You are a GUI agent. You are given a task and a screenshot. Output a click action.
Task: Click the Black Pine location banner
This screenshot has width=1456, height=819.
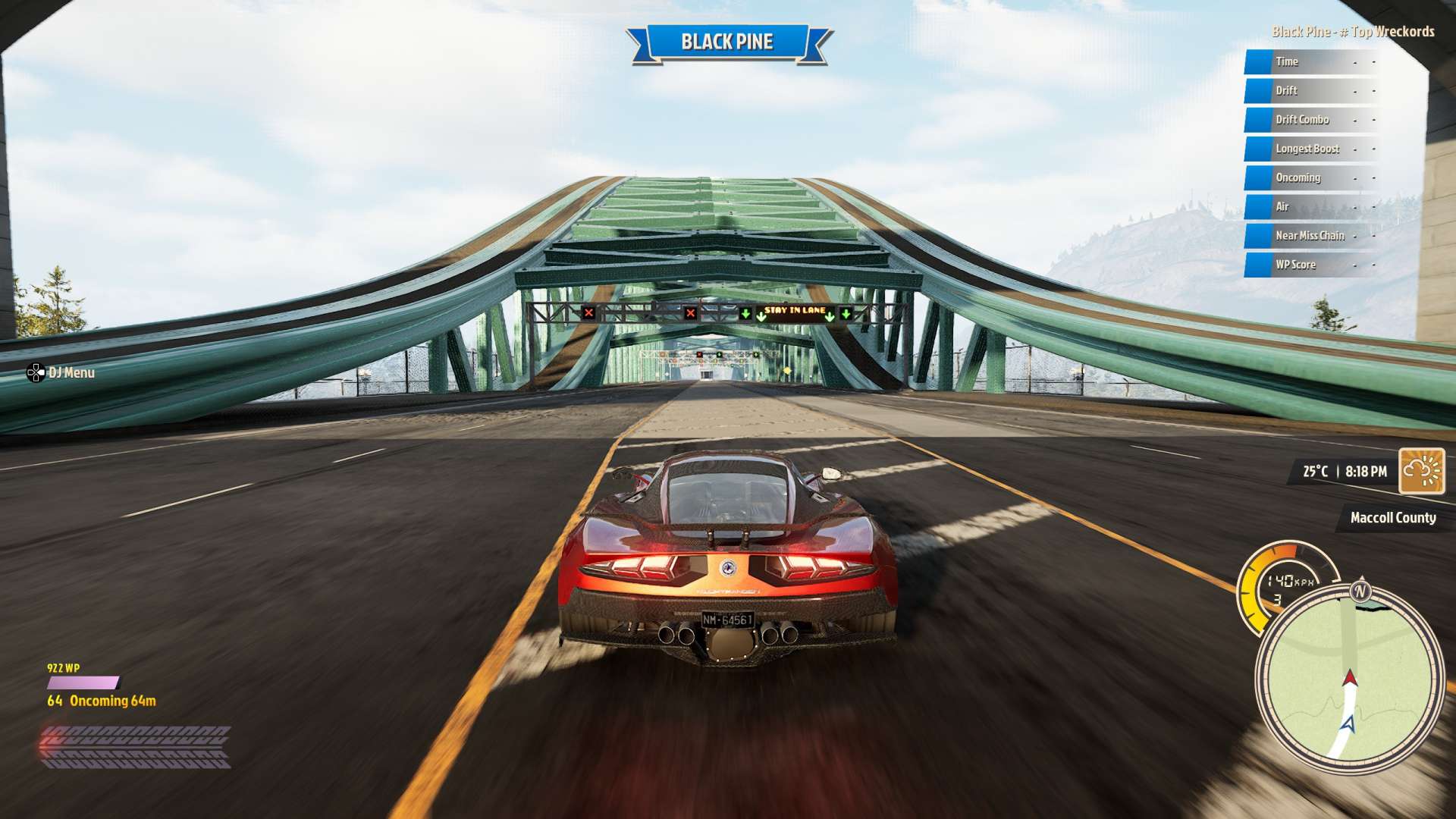(x=727, y=42)
